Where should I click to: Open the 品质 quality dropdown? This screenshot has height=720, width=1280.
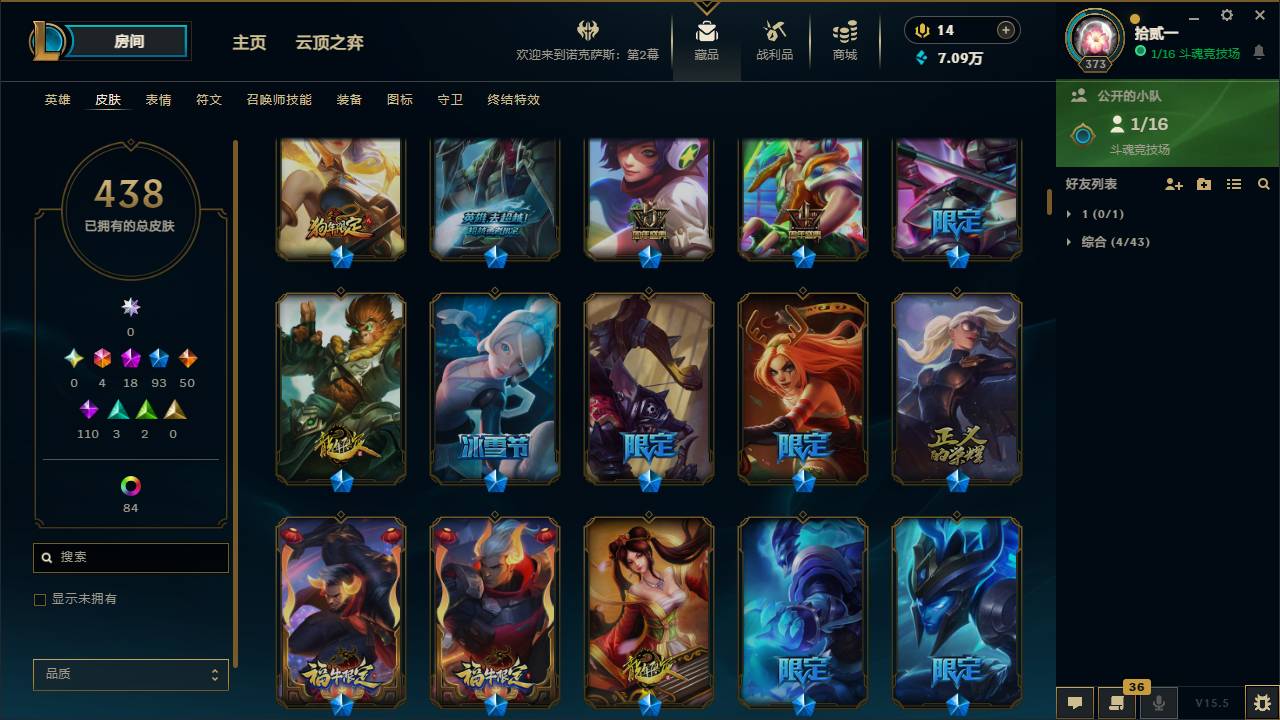130,674
